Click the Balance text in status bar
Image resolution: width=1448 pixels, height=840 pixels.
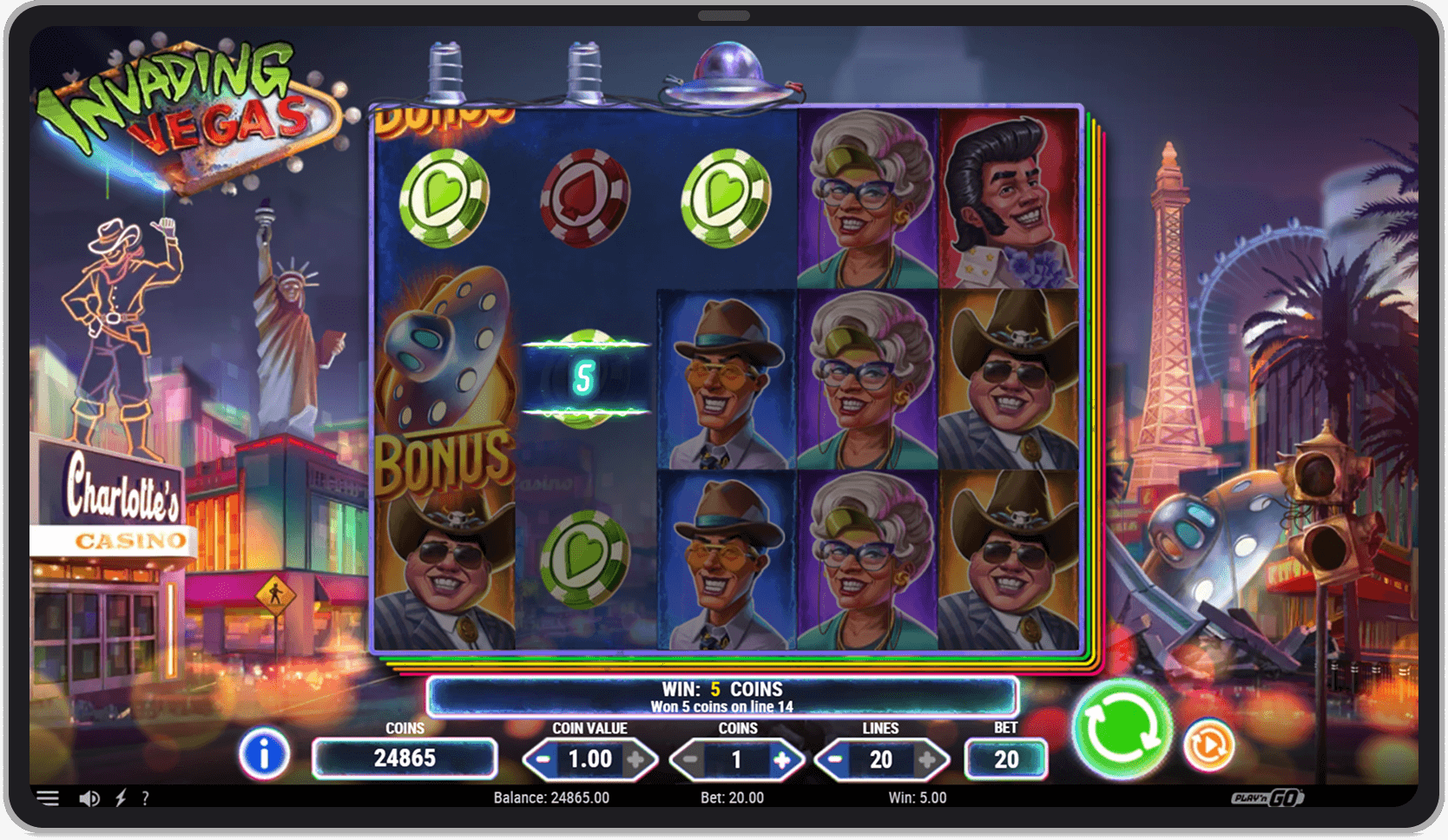[550, 797]
